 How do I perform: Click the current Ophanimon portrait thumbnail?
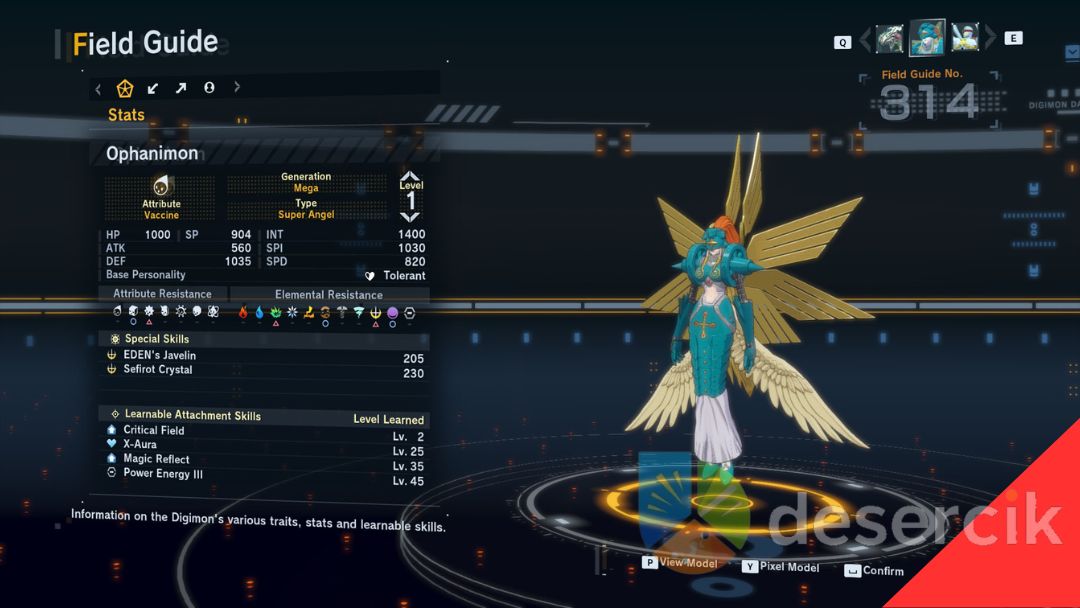927,38
